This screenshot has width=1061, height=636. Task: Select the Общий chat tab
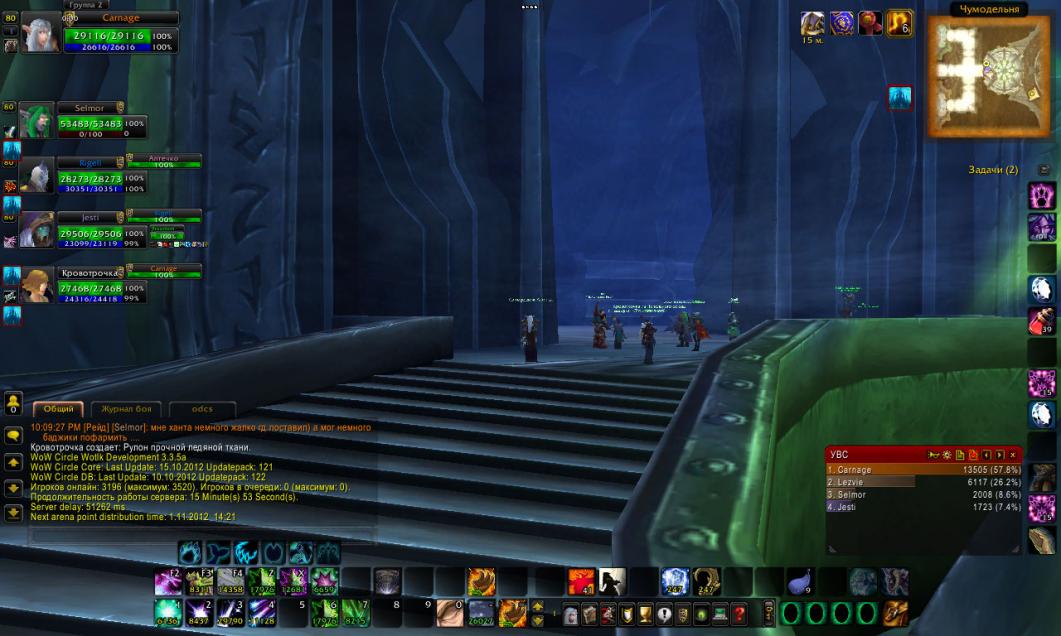pos(59,409)
